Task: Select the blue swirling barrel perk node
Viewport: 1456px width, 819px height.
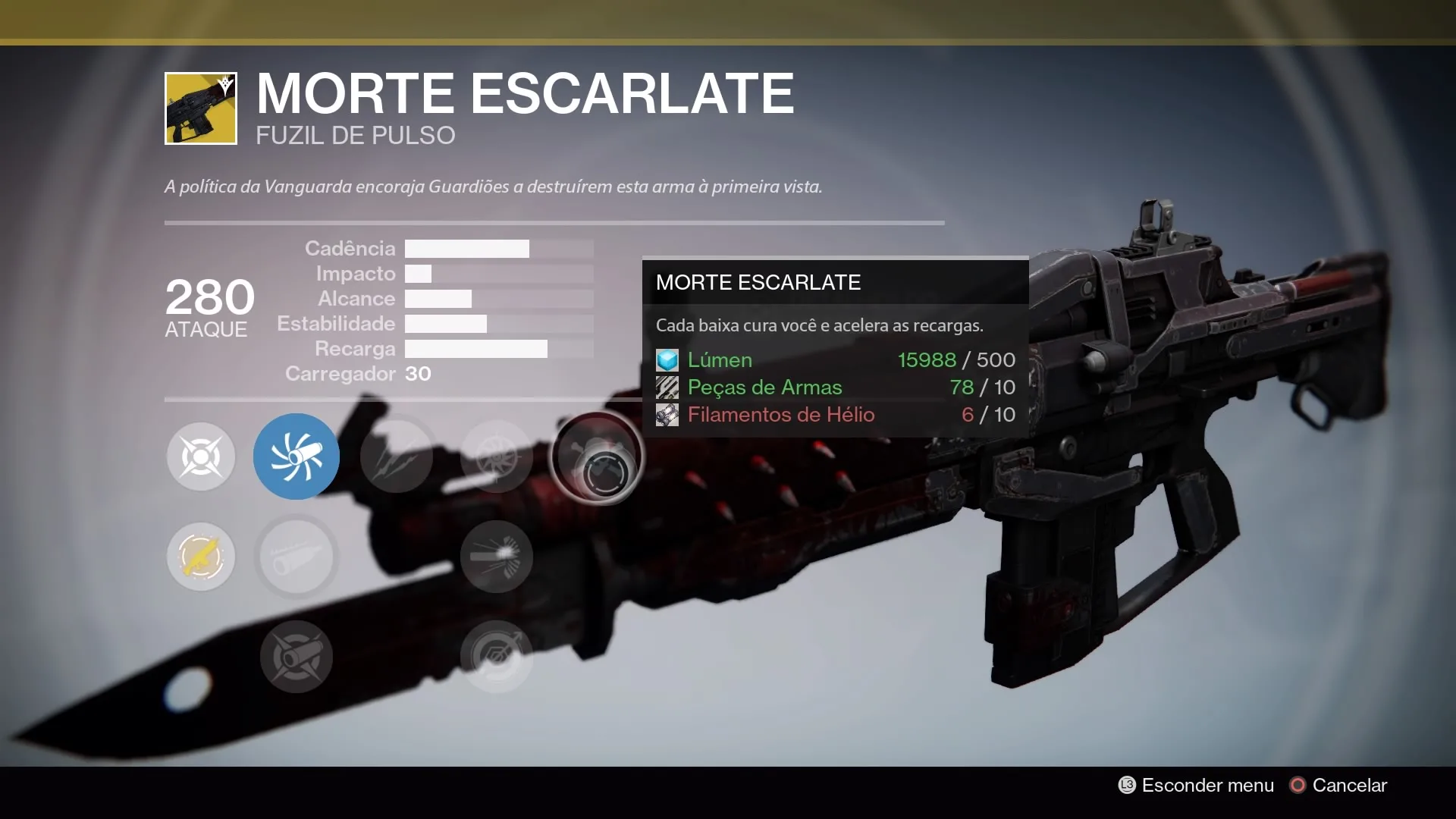Action: tap(296, 457)
